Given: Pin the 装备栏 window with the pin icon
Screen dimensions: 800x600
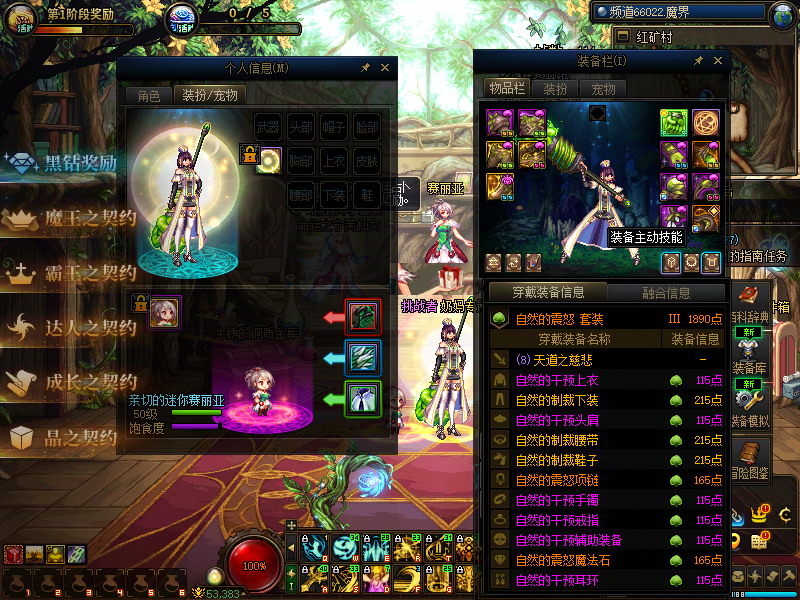Looking at the screenshot, I should [698, 61].
